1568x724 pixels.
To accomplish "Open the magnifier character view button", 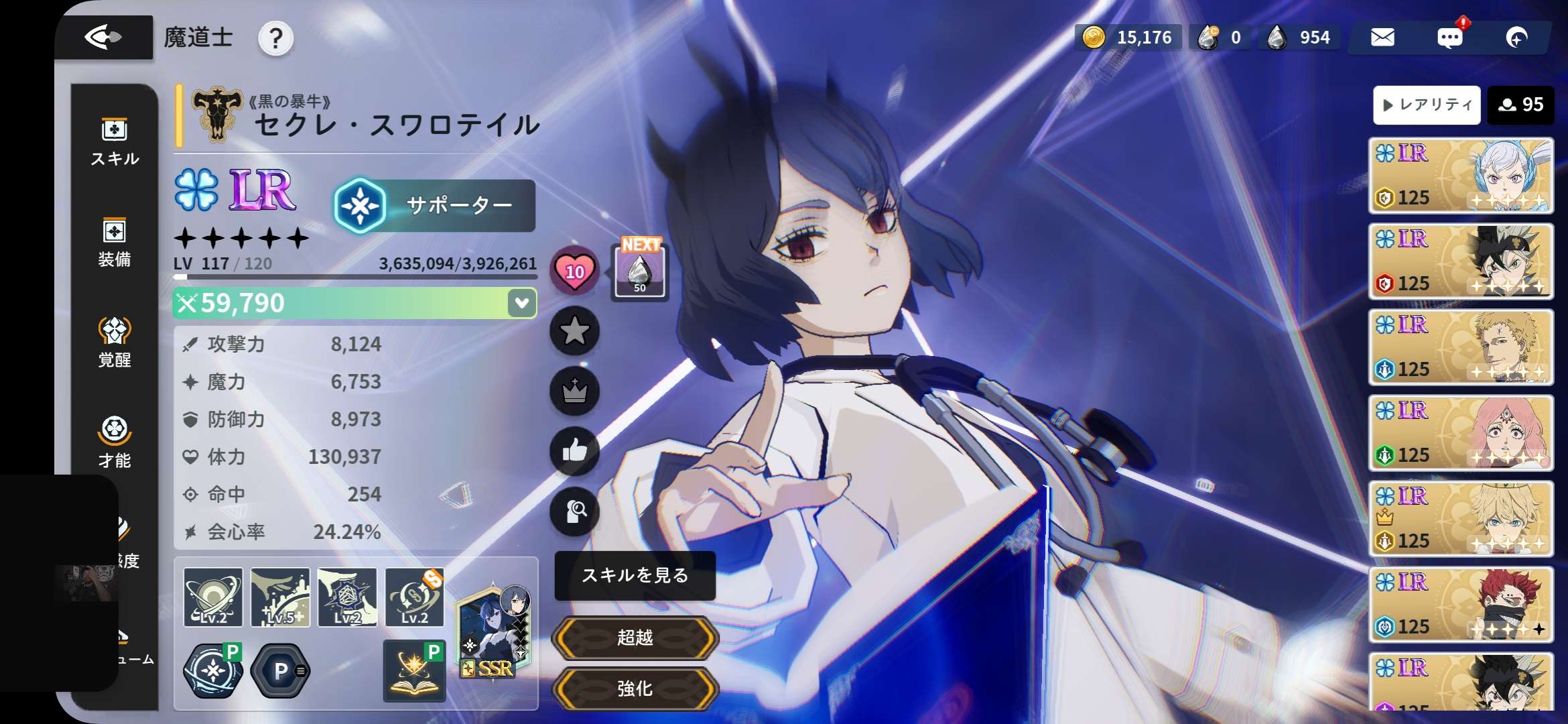I will [x=574, y=511].
